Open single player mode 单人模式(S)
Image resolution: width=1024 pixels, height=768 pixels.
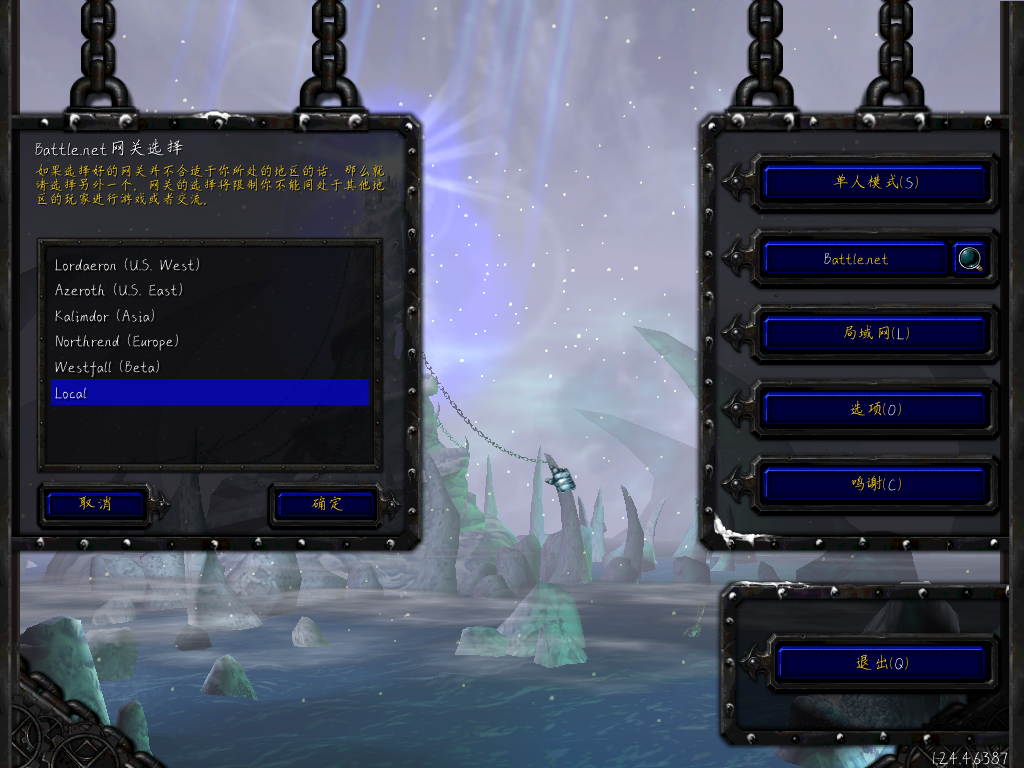875,182
